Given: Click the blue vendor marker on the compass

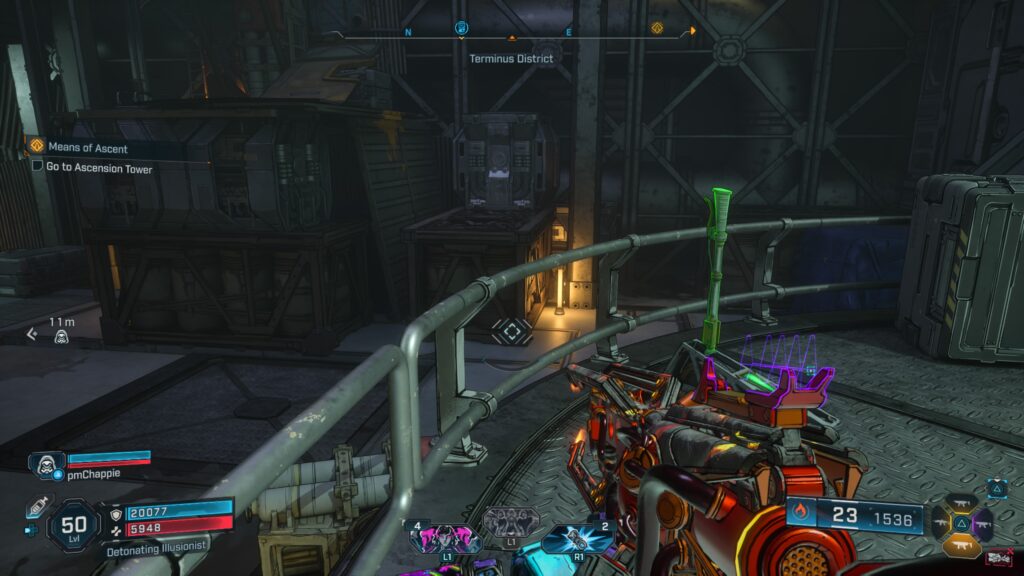Looking at the screenshot, I should [461, 28].
